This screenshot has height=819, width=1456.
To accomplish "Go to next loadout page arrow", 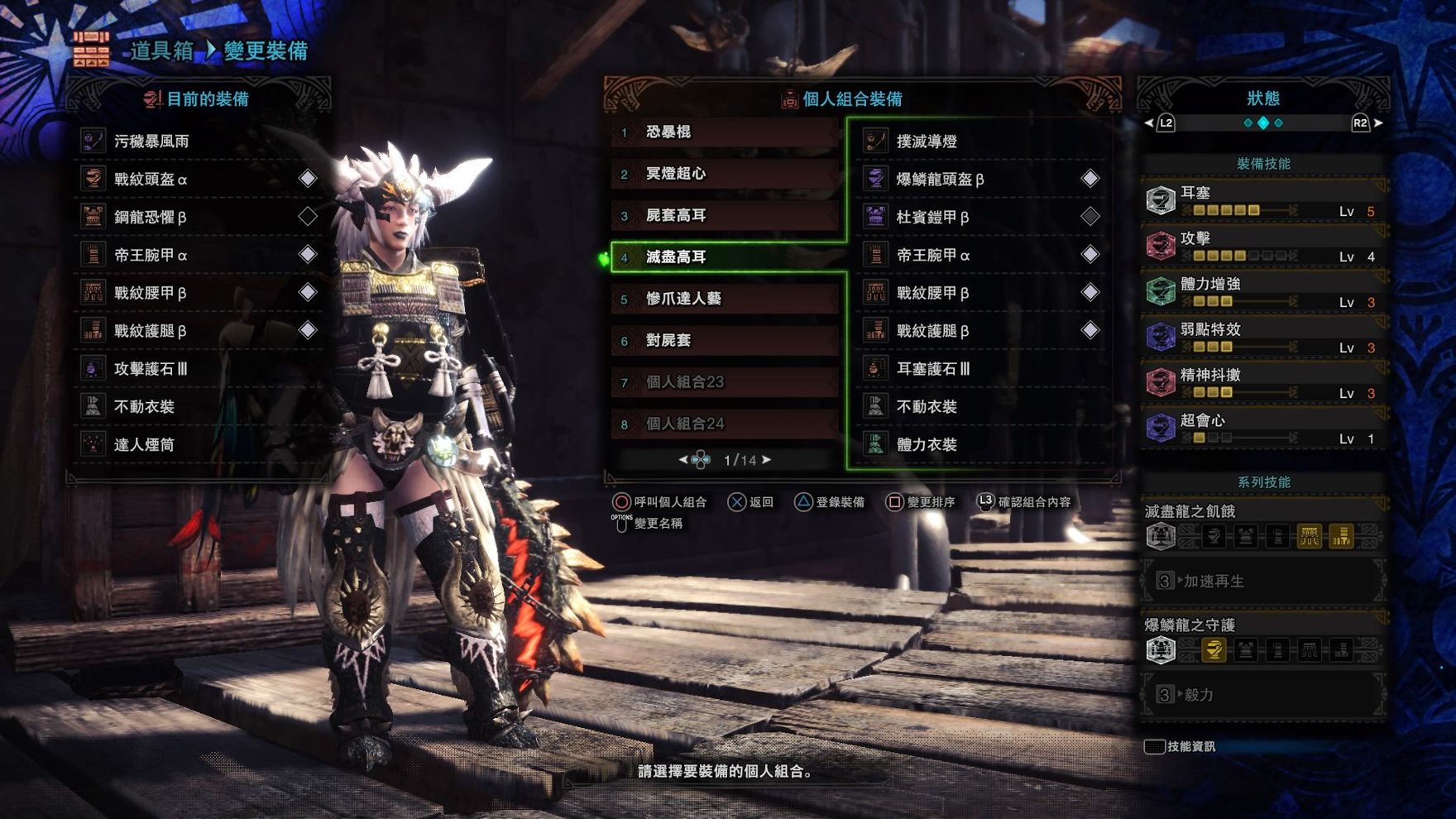I will [767, 460].
